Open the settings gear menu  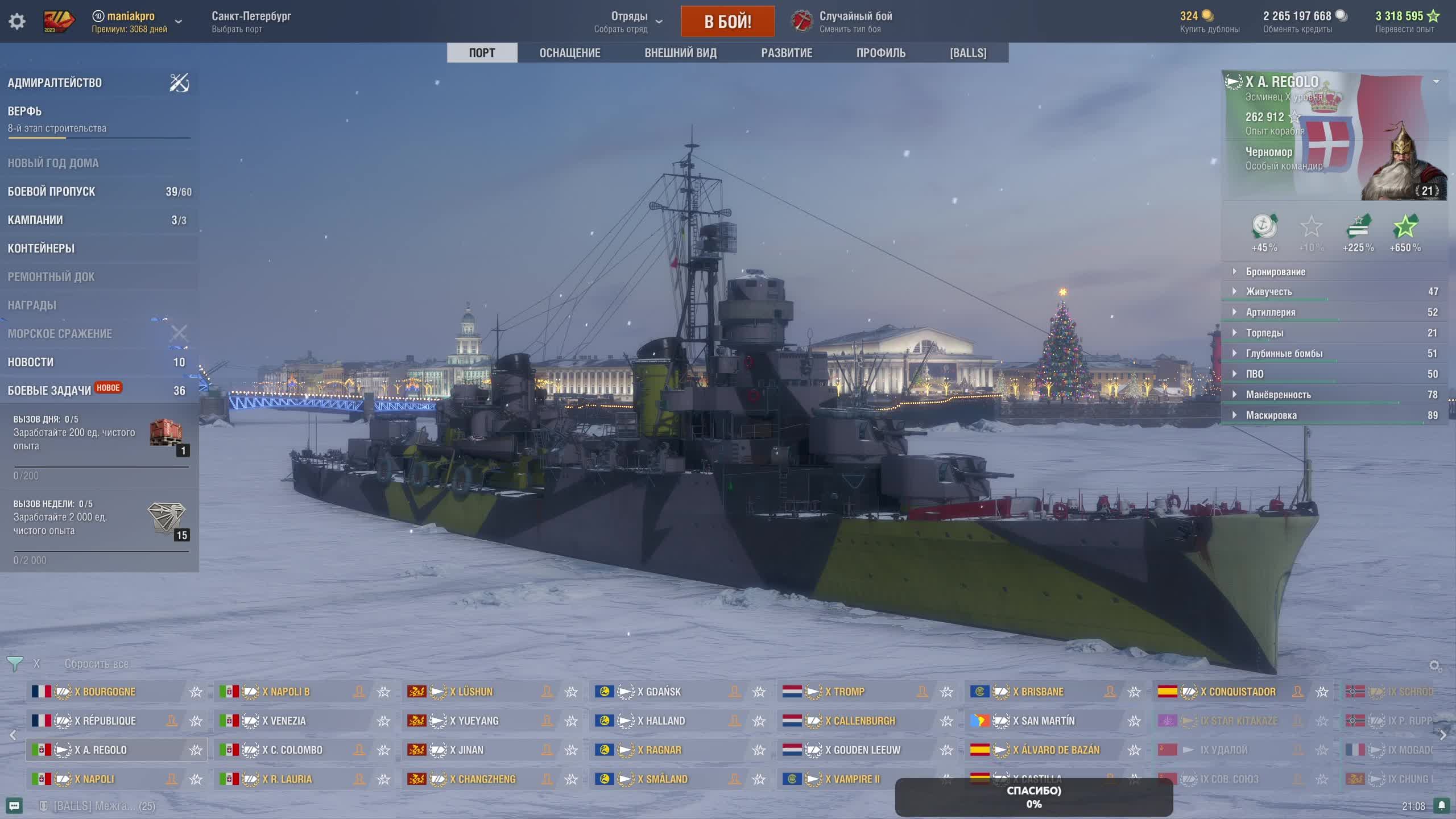(x=17, y=22)
